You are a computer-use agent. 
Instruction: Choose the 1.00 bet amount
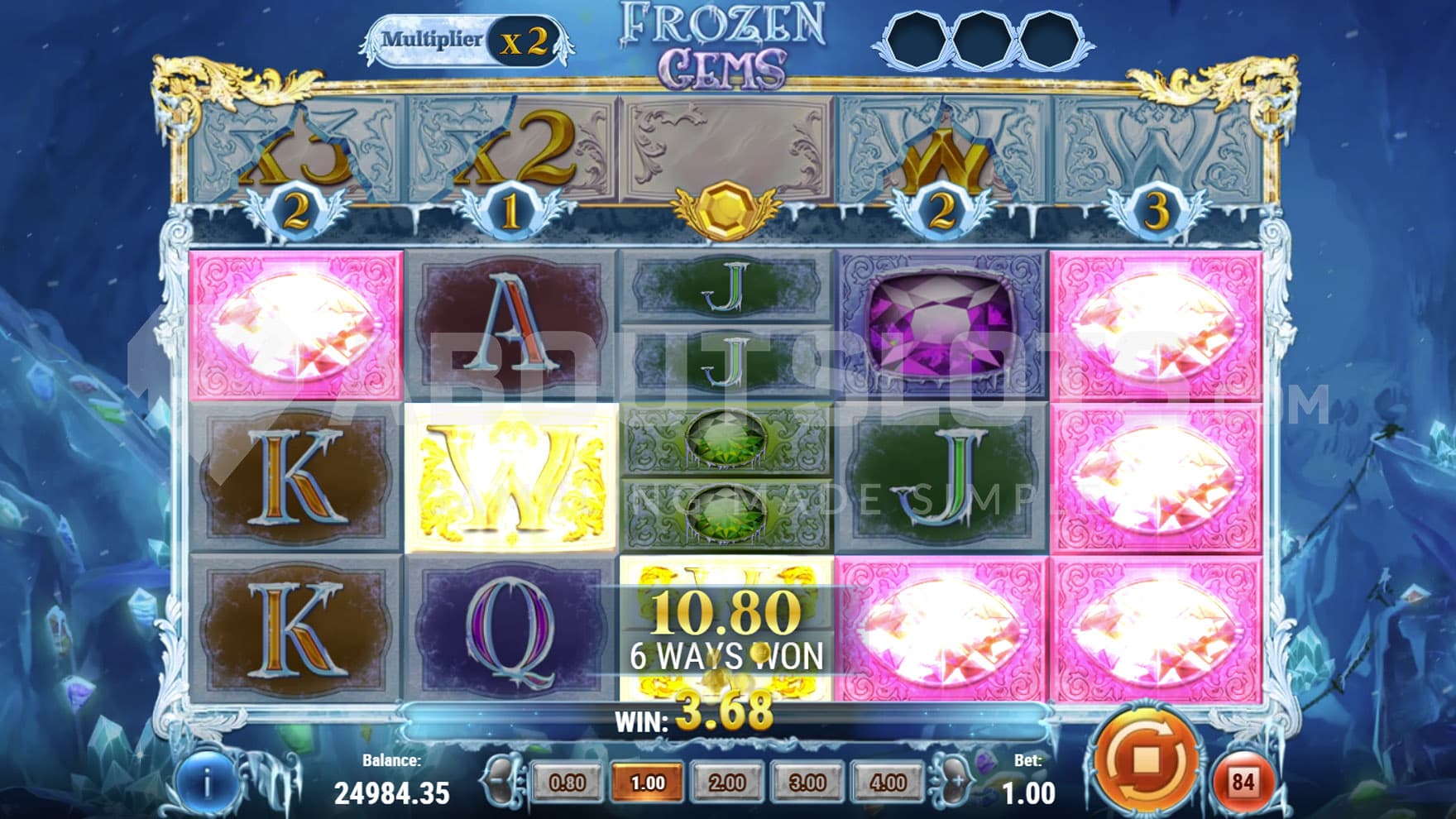pos(648,783)
